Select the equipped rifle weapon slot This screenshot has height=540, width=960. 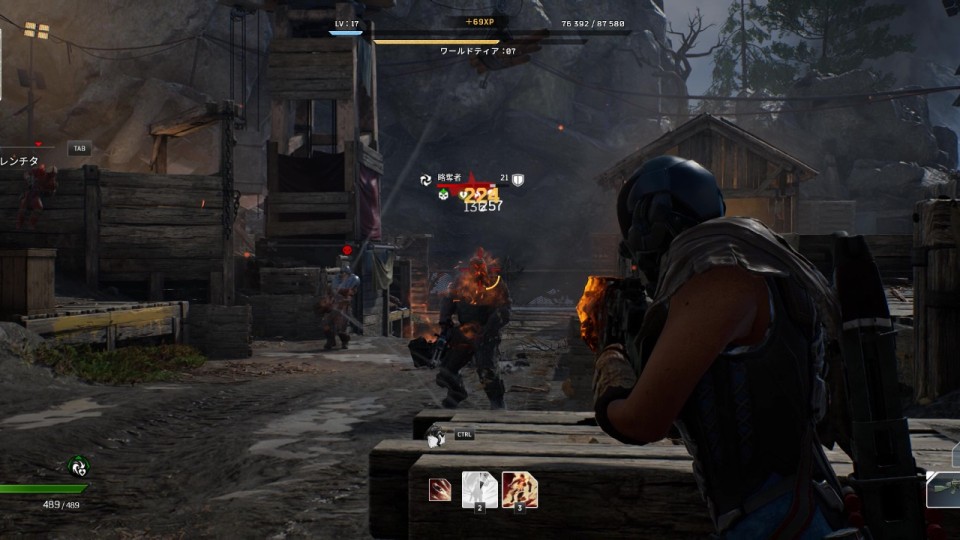pos(944,490)
